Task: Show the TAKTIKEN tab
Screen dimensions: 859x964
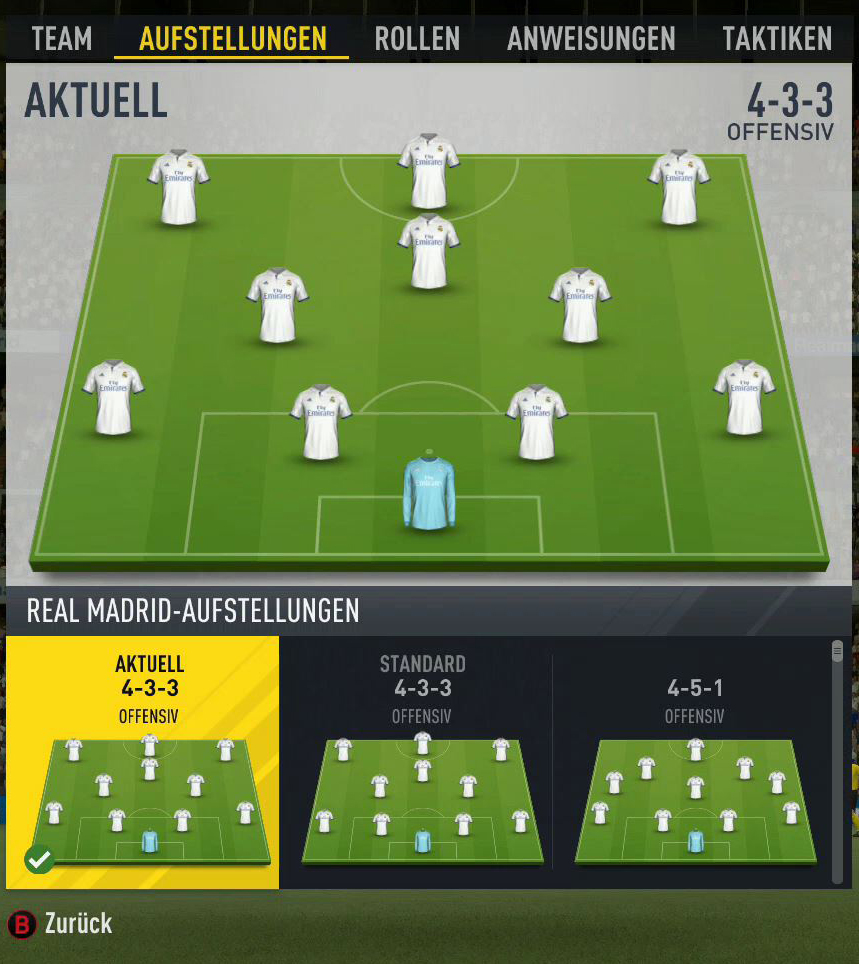Action: point(777,39)
